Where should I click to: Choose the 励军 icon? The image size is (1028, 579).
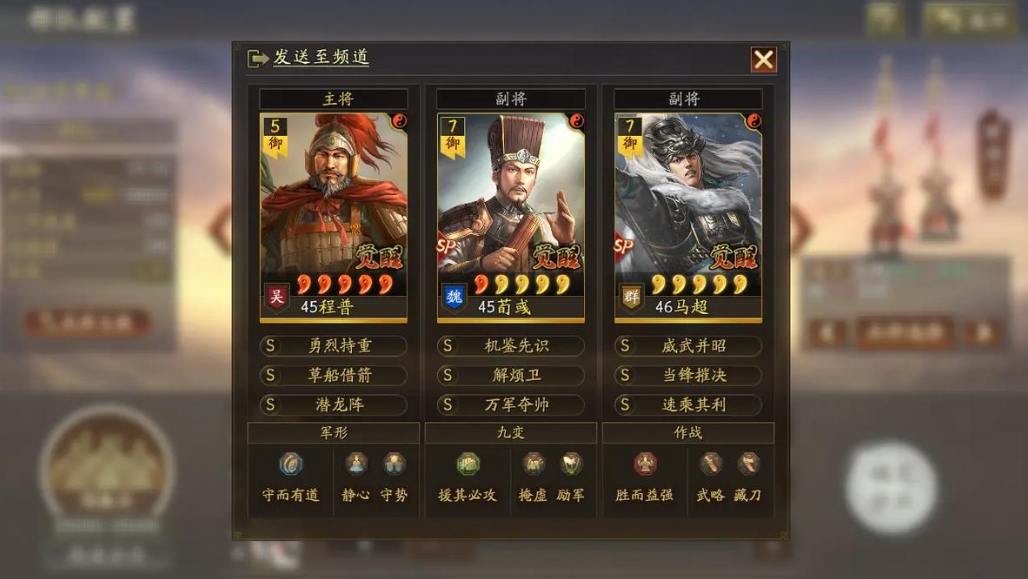tap(571, 464)
